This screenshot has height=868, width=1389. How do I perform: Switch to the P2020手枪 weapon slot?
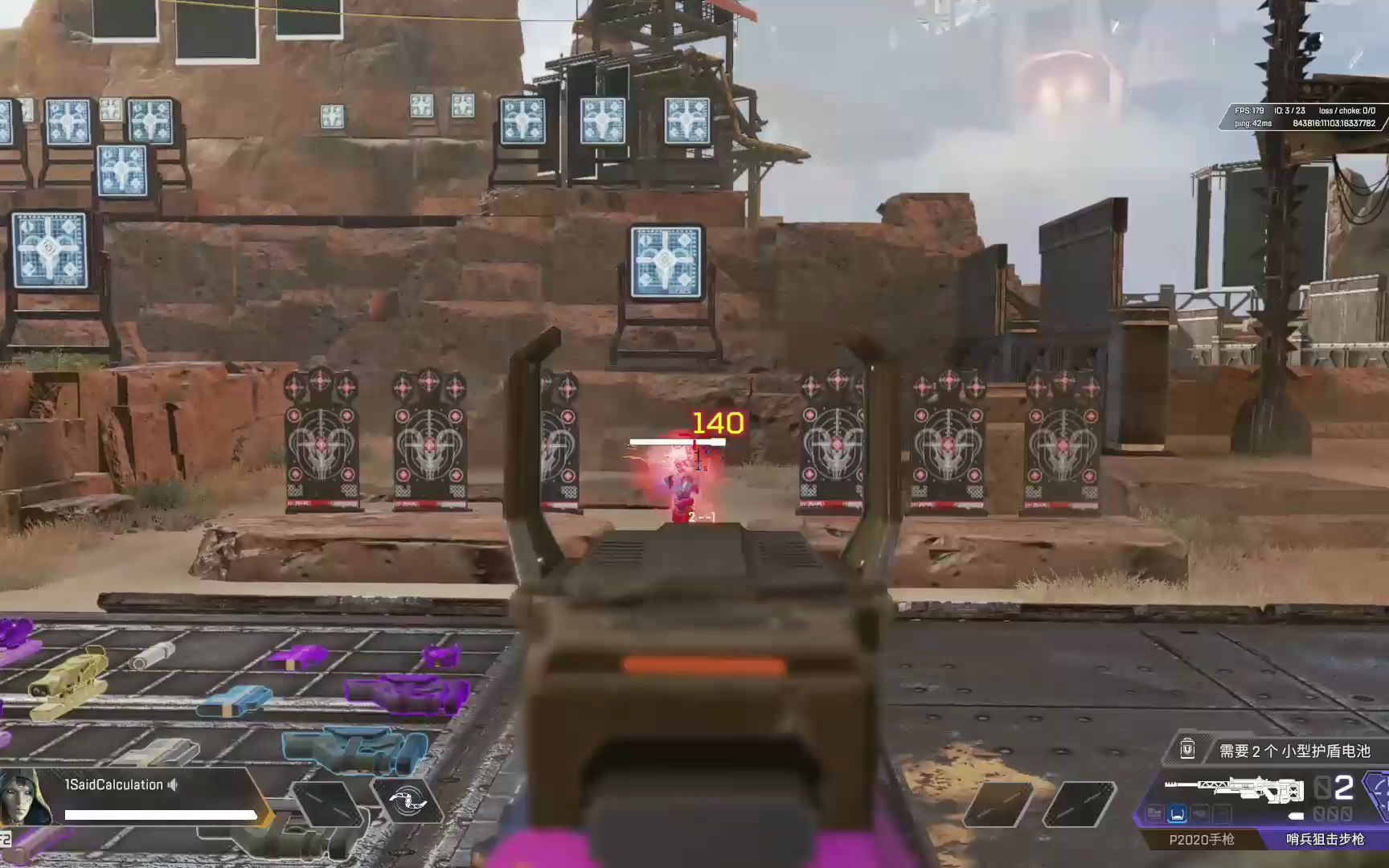pyautogui.click(x=1203, y=841)
